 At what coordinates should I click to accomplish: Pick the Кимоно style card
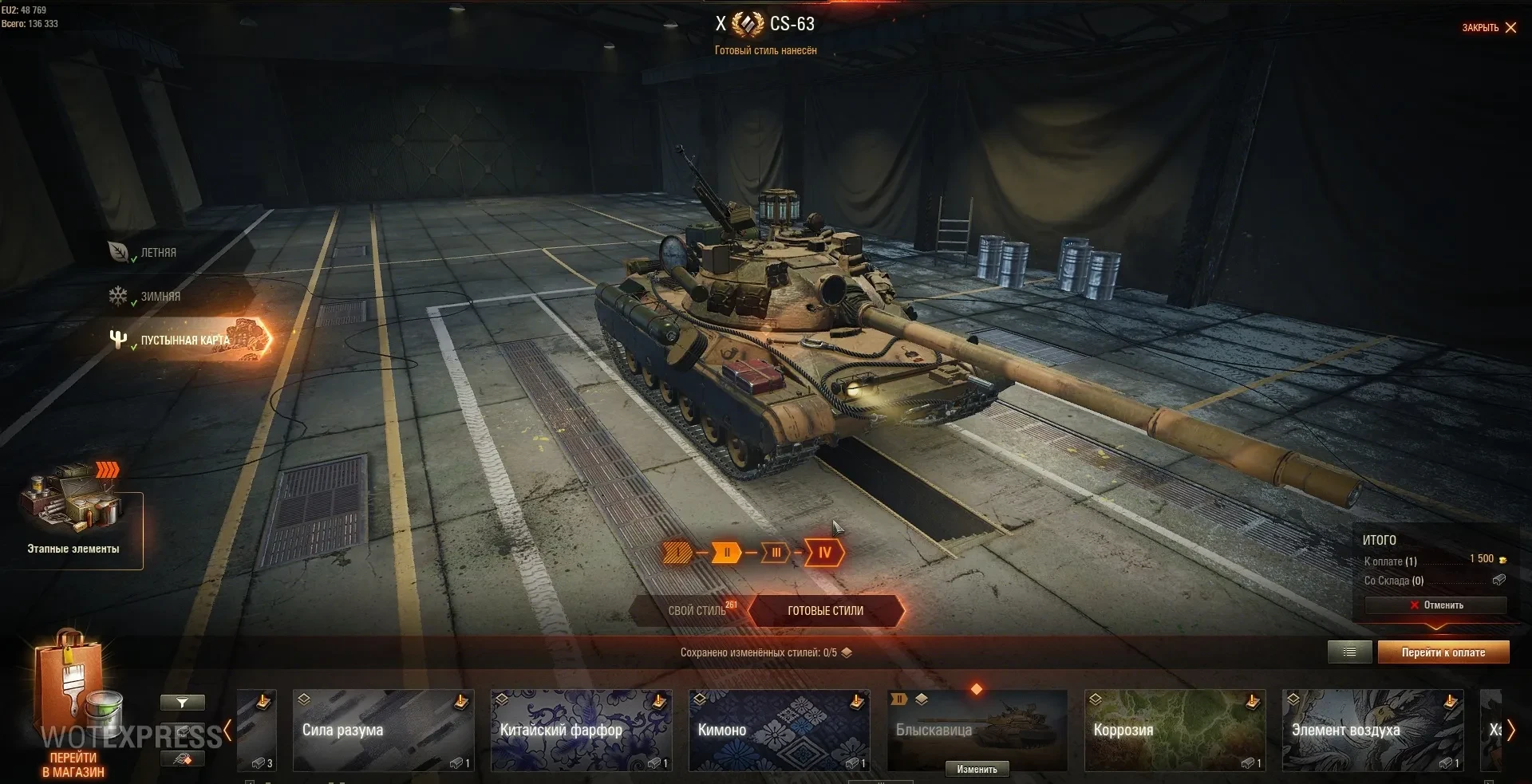click(778, 731)
